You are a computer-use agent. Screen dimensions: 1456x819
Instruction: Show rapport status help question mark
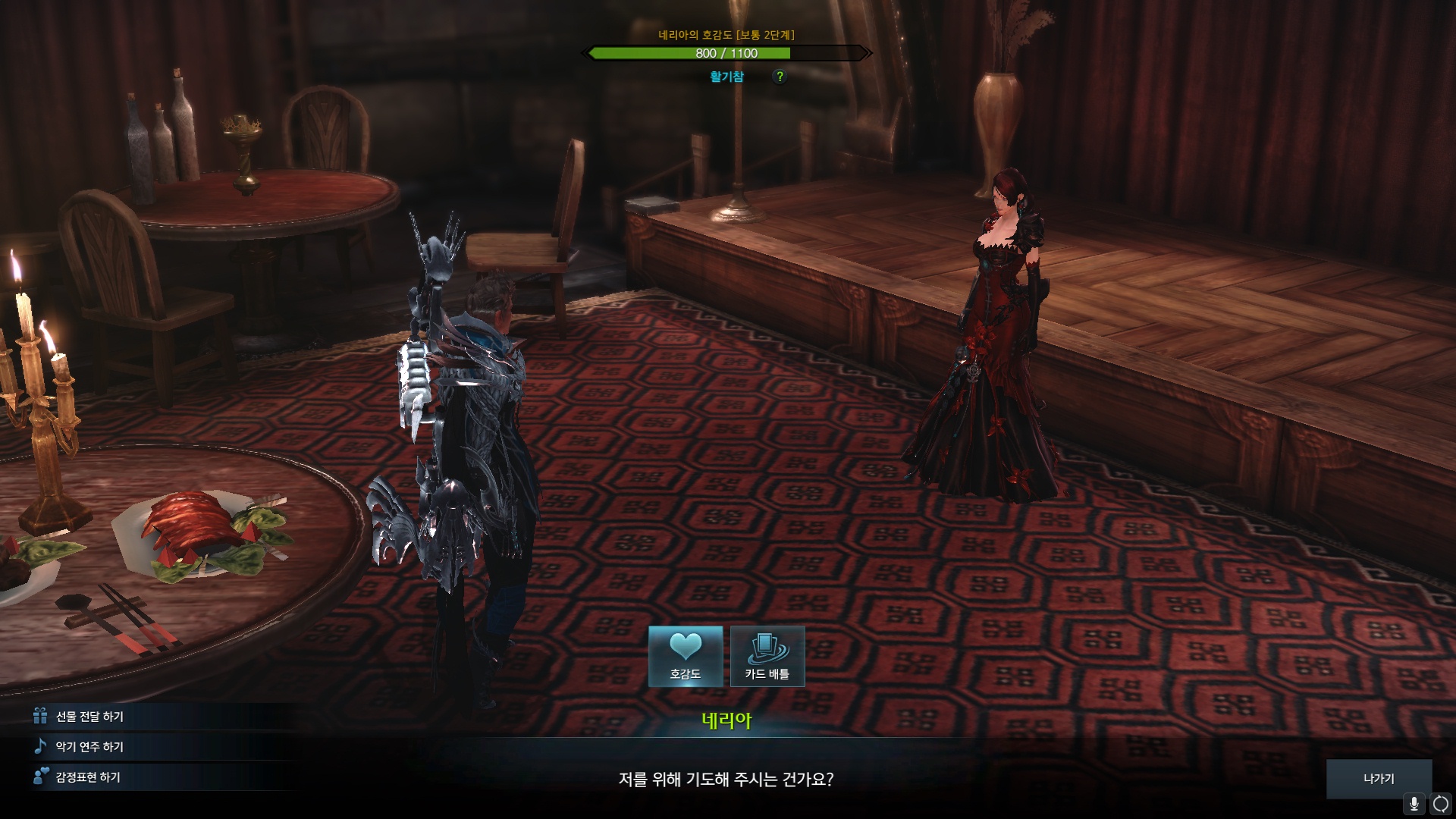click(780, 77)
